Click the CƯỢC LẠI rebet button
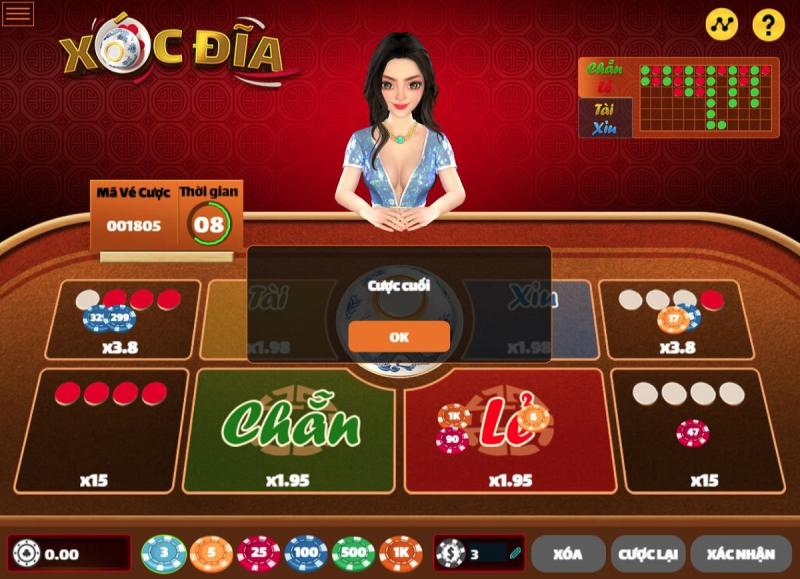The height and width of the screenshot is (579, 800). [x=647, y=553]
